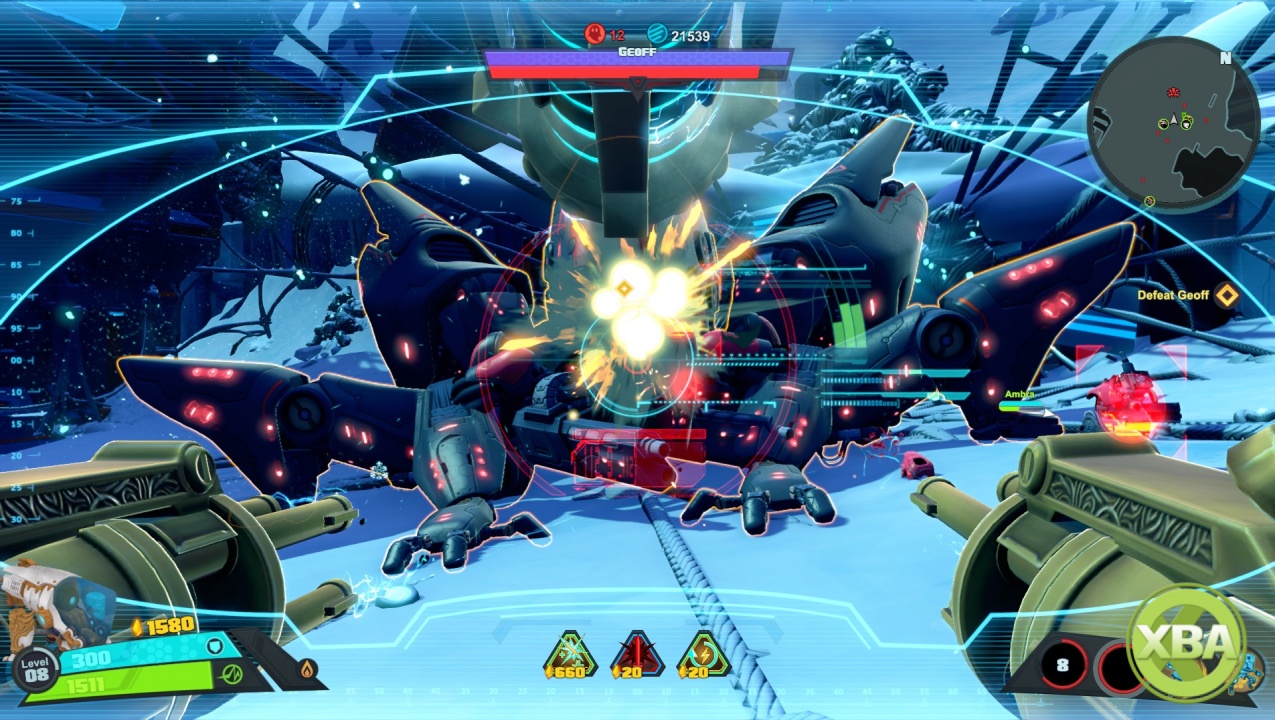Click the XBA watermark logo

(1187, 643)
